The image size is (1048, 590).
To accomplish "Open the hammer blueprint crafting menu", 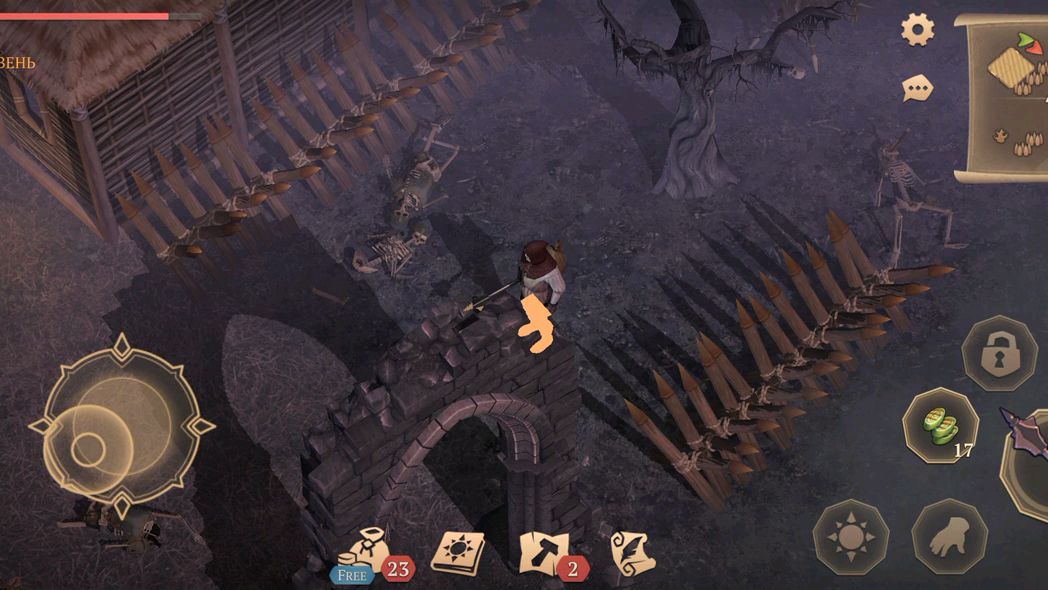I will tap(545, 552).
